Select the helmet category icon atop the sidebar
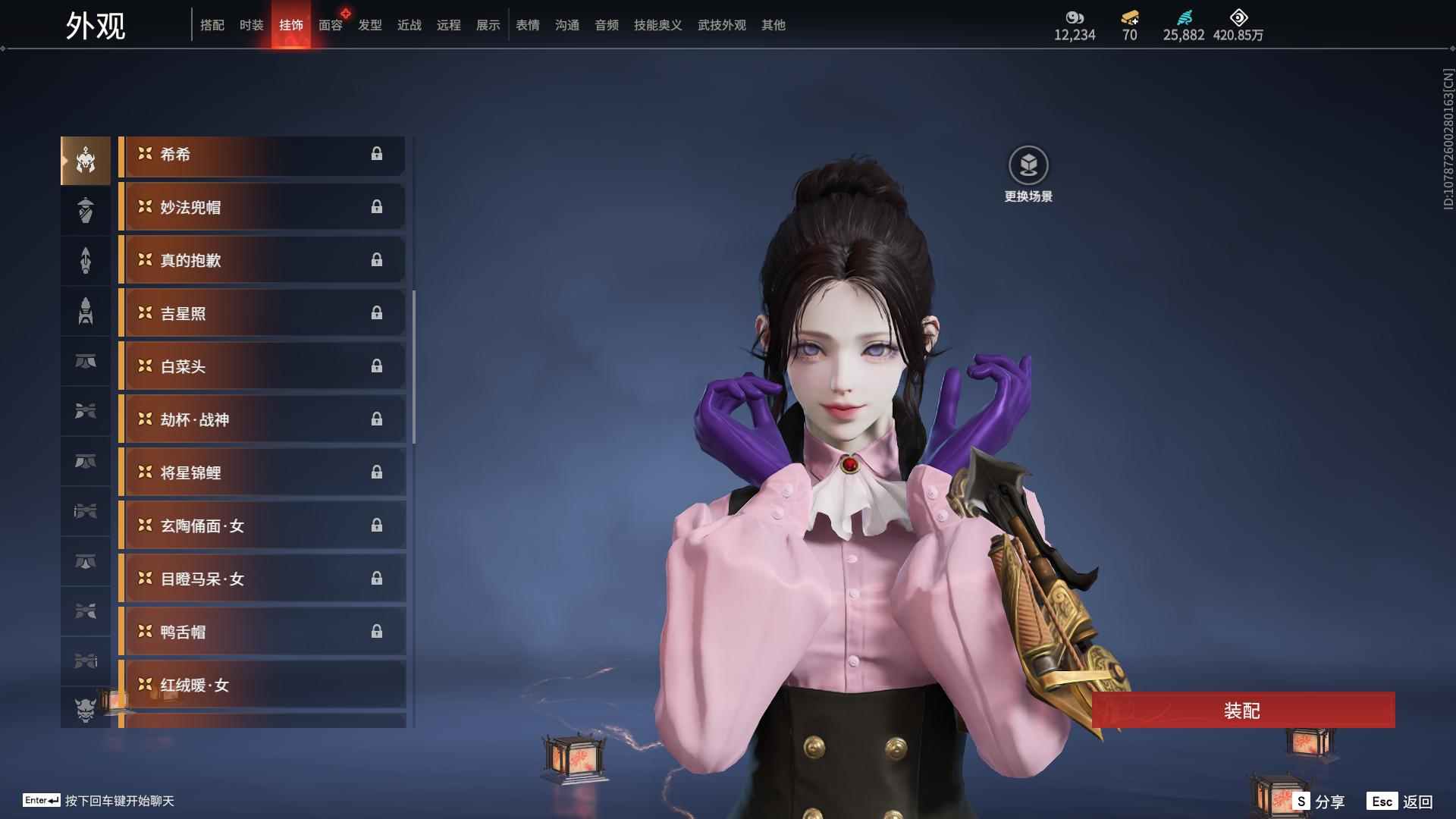This screenshot has height=819, width=1456. point(85,159)
